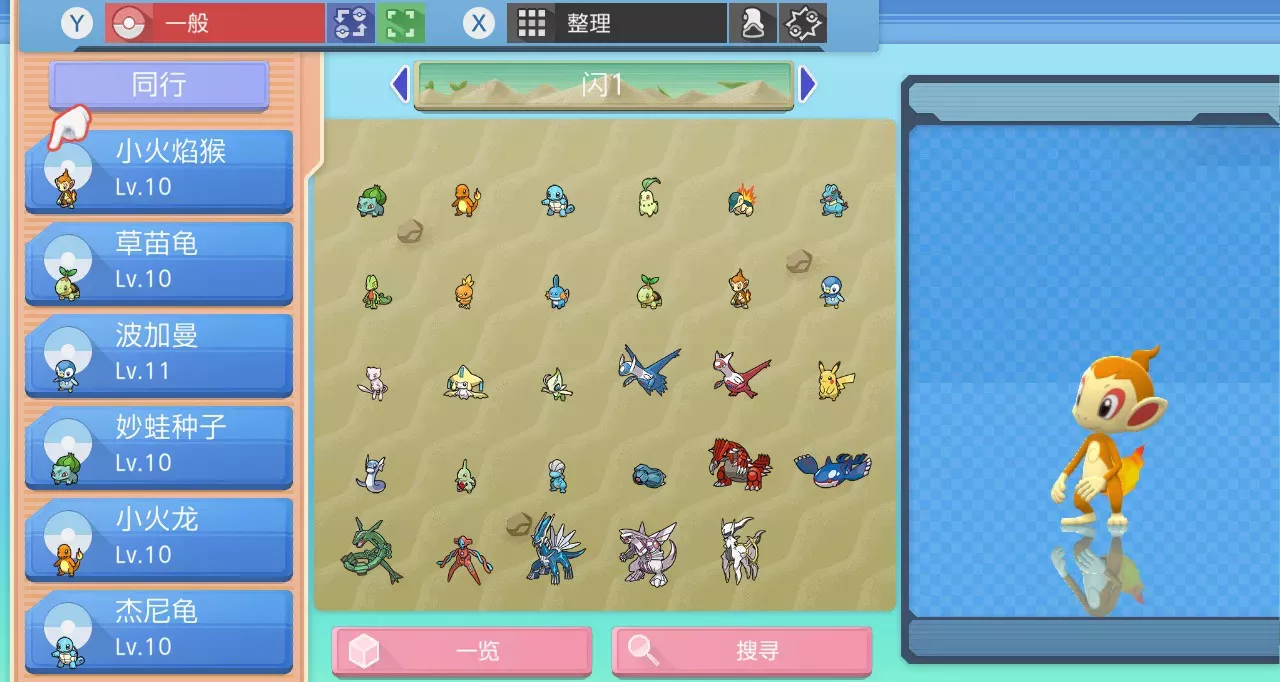Go to the previous box with left arrow
Screen dimensions: 1280x682
point(399,85)
